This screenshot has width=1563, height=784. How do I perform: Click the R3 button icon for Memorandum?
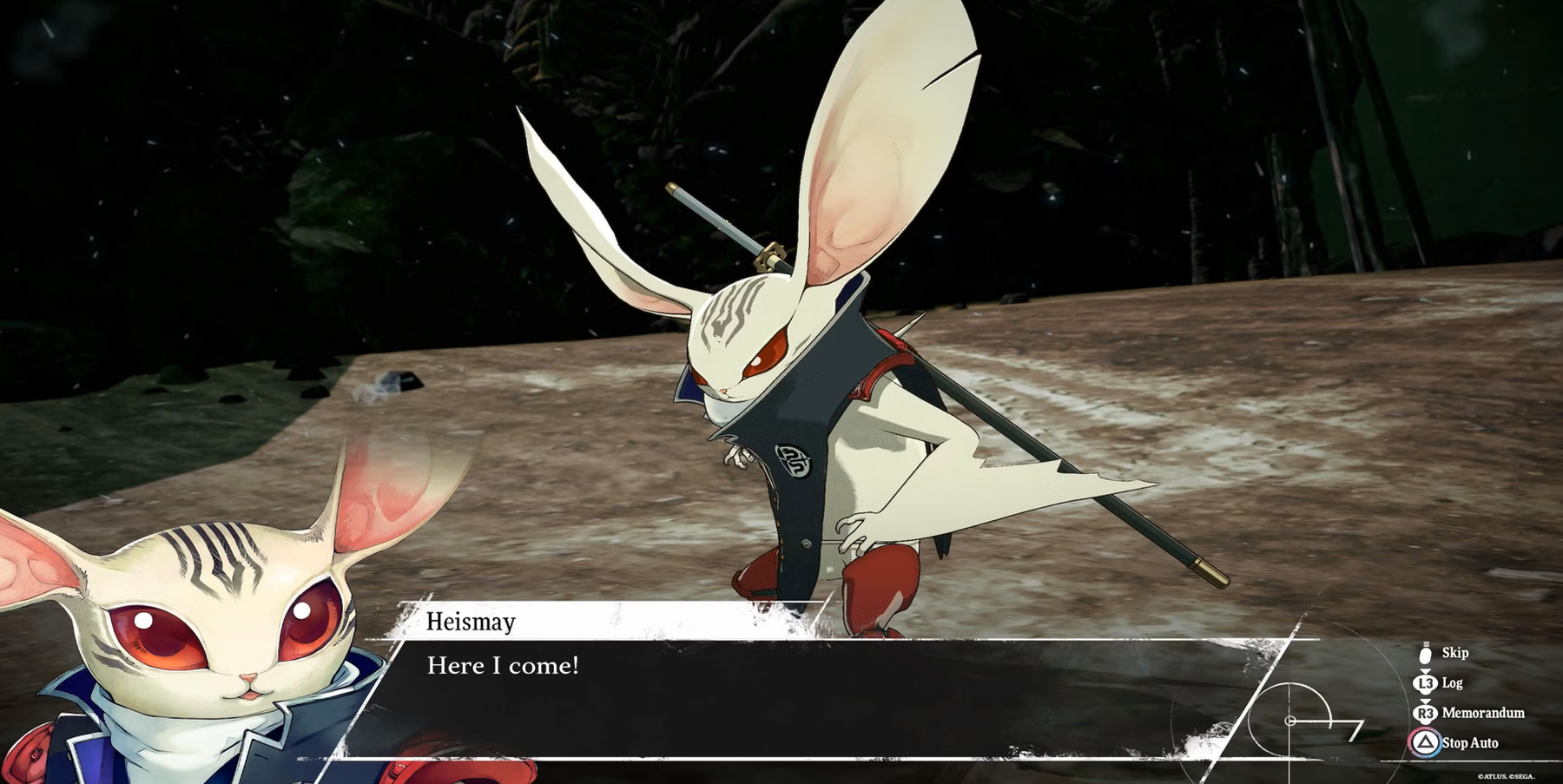1425,713
